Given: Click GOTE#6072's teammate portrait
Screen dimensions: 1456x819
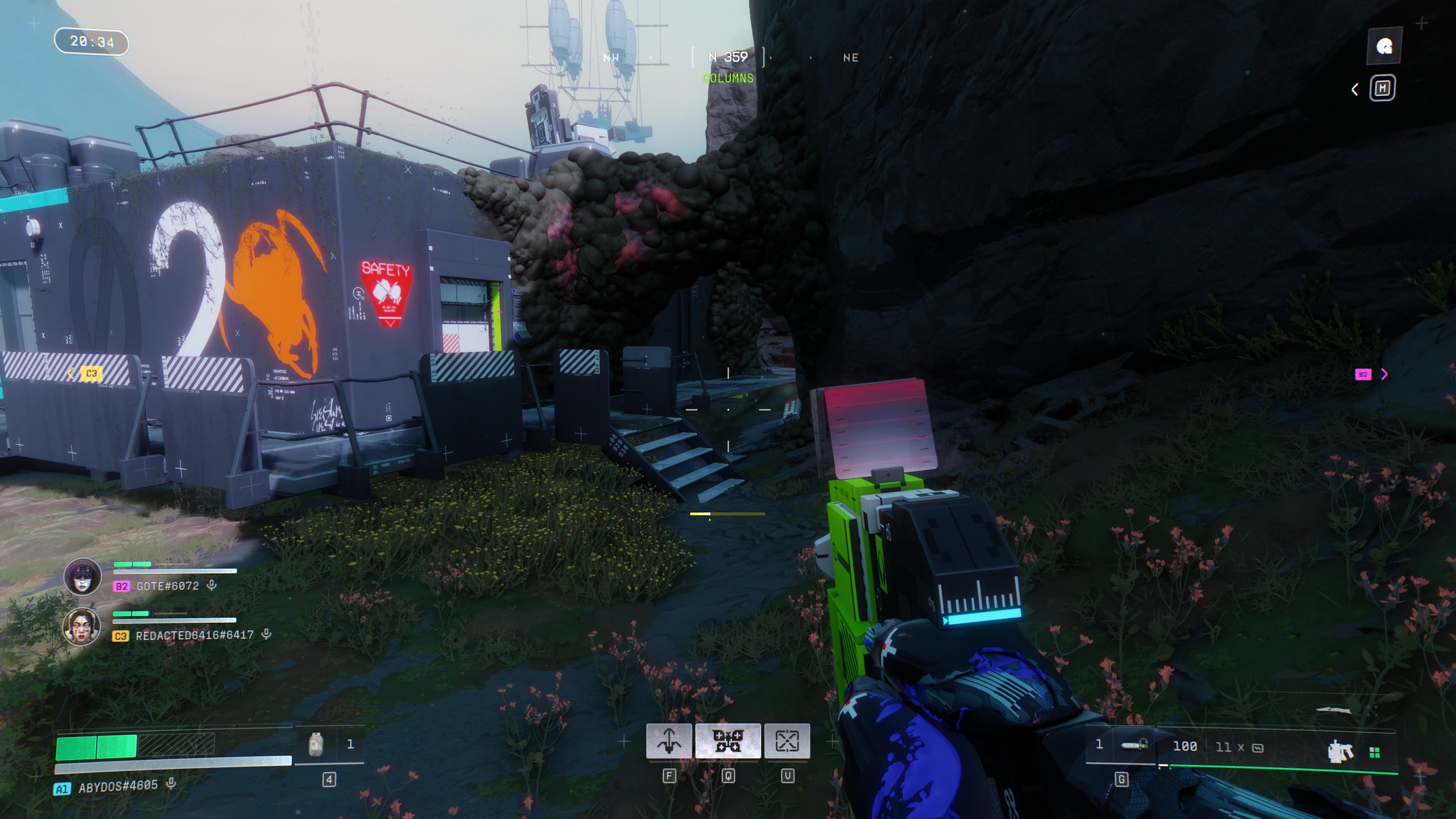Looking at the screenshot, I should click(x=83, y=577).
